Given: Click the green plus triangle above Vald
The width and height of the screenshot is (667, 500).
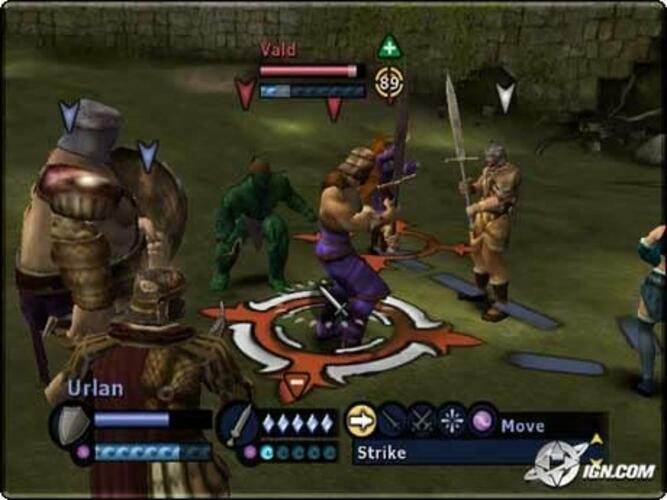Looking at the screenshot, I should (x=389, y=46).
